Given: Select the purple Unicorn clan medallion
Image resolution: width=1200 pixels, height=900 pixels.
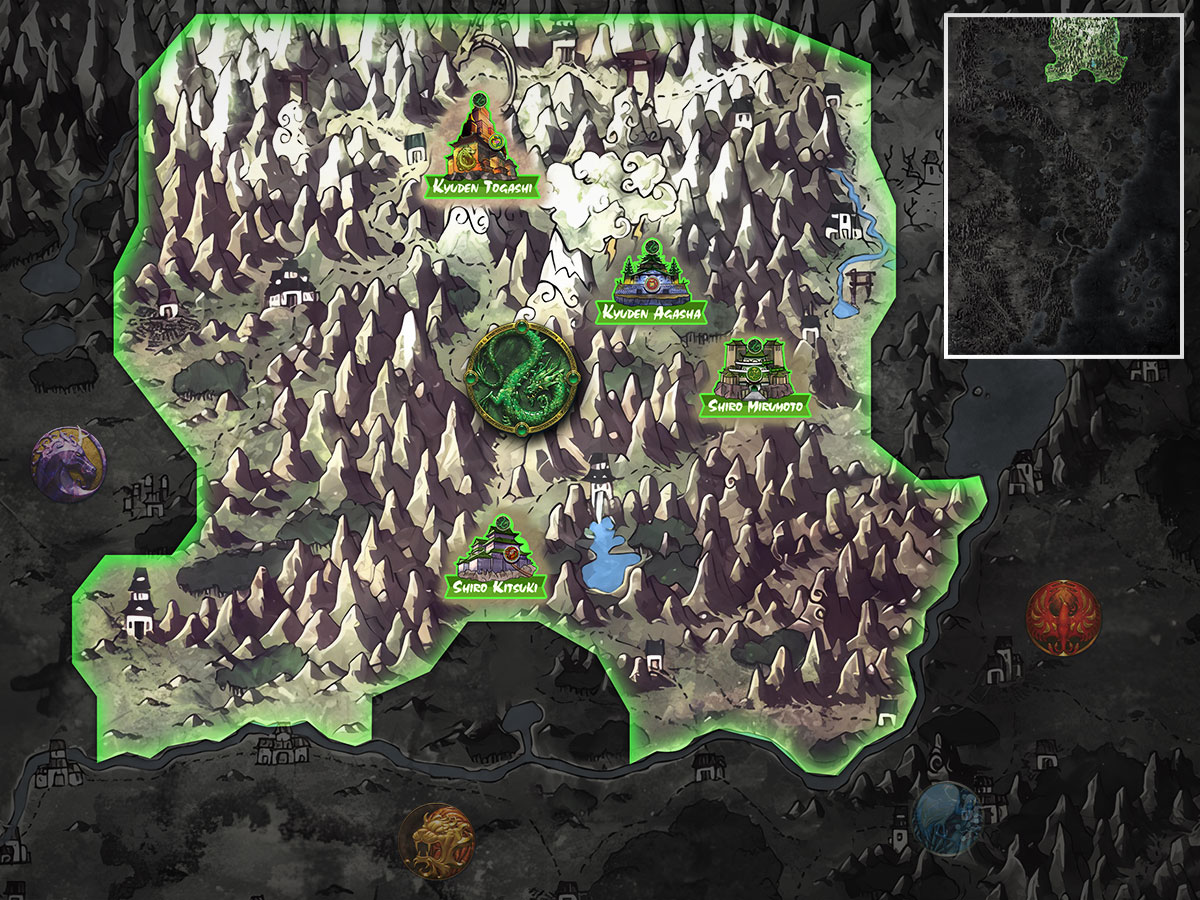Looking at the screenshot, I should (68, 465).
